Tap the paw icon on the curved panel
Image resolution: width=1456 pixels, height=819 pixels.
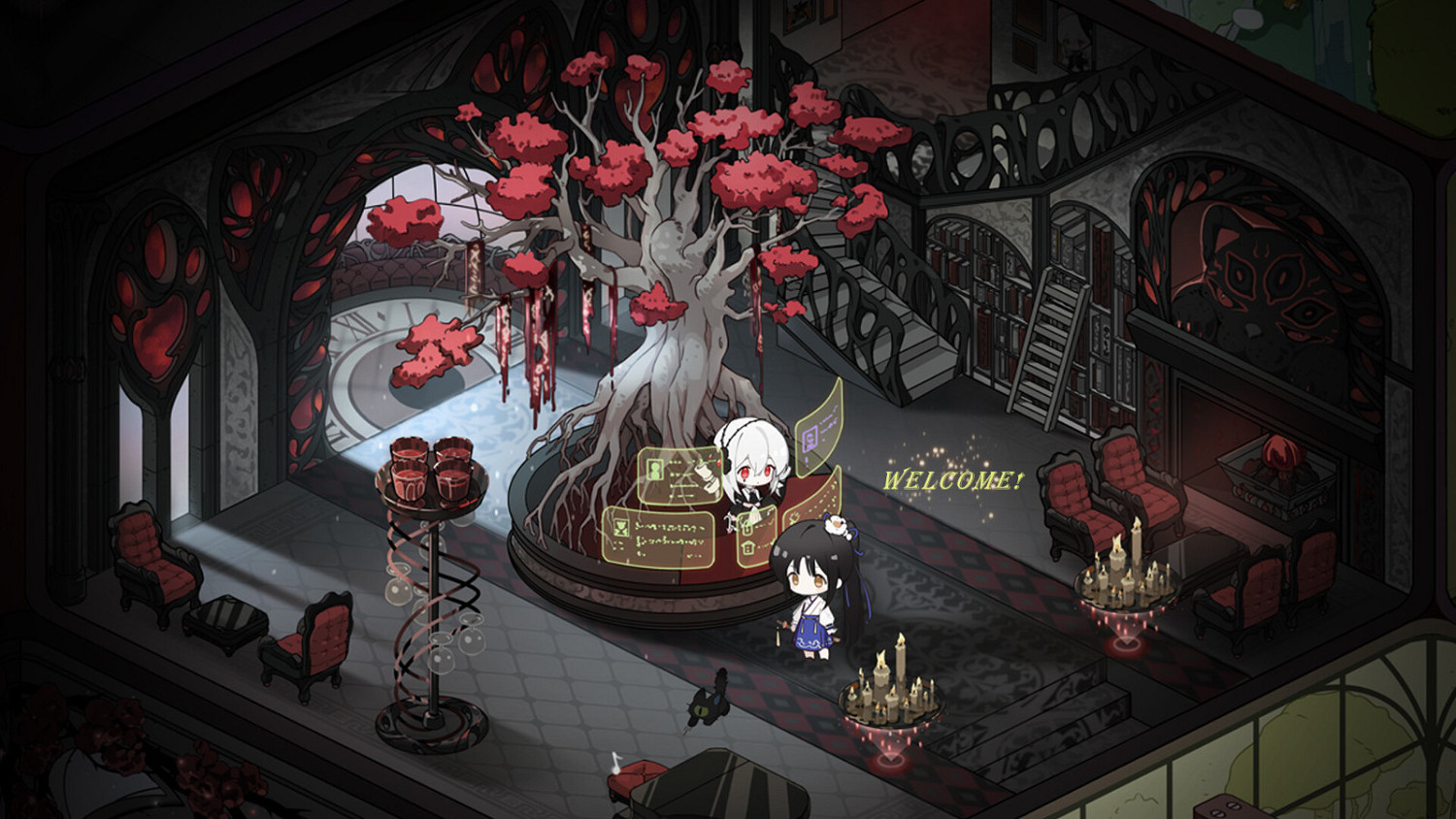click(793, 518)
